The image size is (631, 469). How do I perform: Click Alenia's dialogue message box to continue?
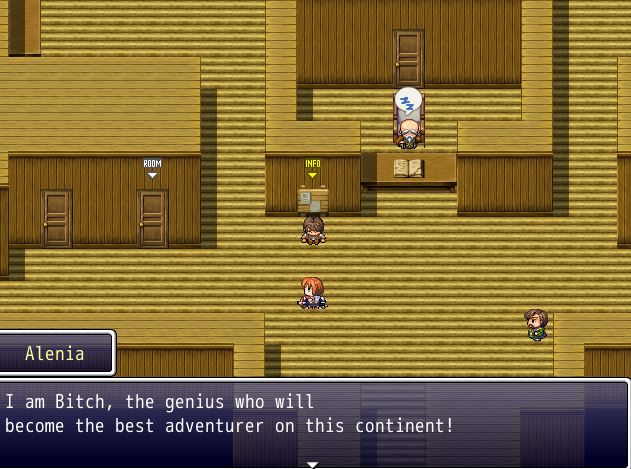[x=315, y=420]
